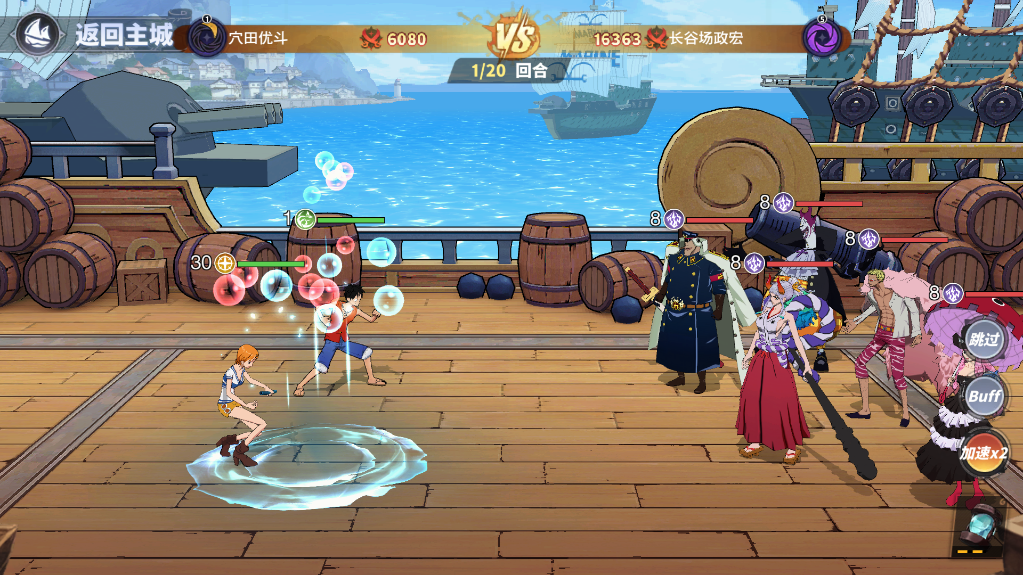View opponent 长谷场政宏's purple swirl avatar
The height and width of the screenshot is (575, 1023).
pos(820,37)
